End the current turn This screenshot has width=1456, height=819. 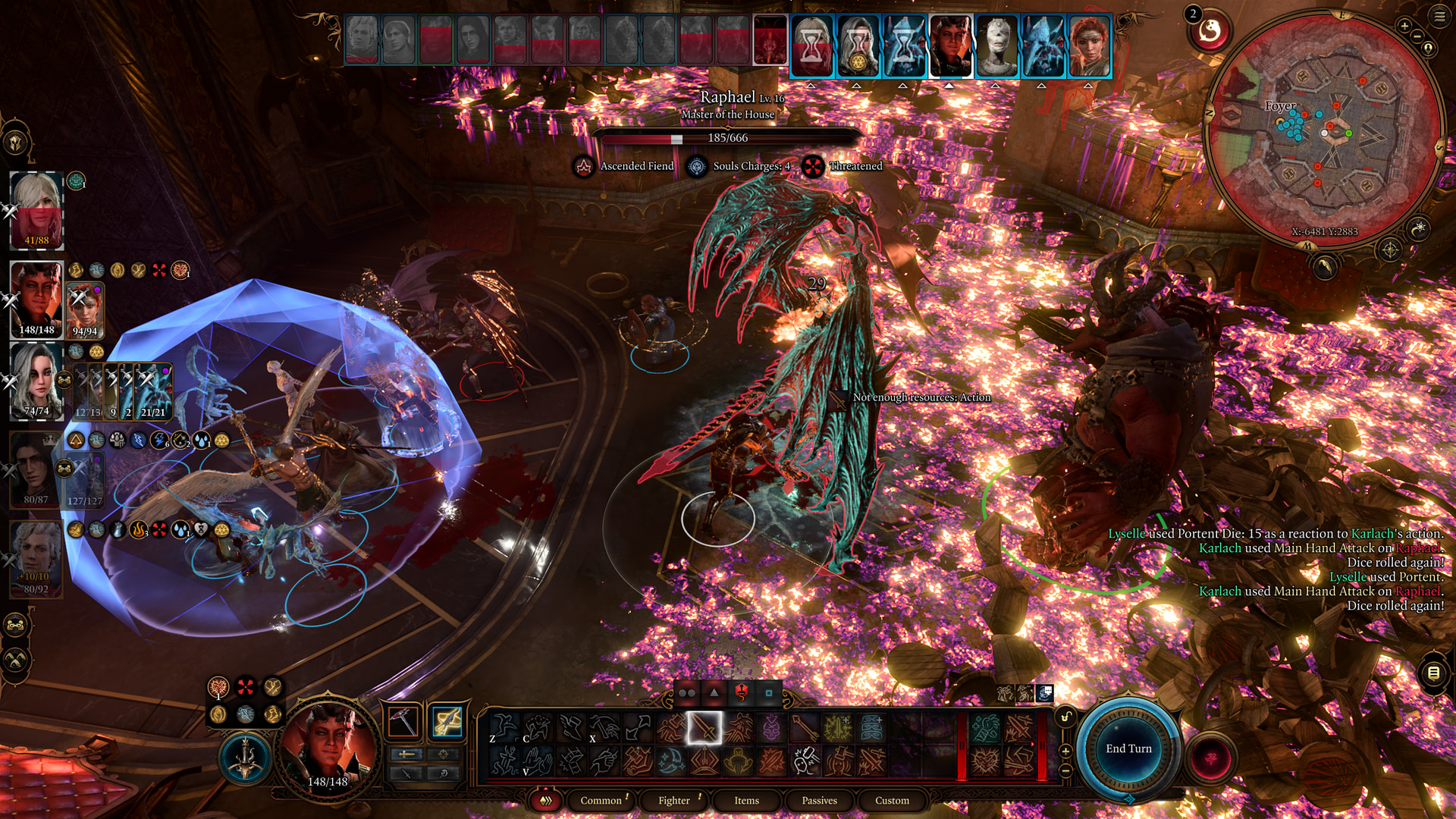1128,749
